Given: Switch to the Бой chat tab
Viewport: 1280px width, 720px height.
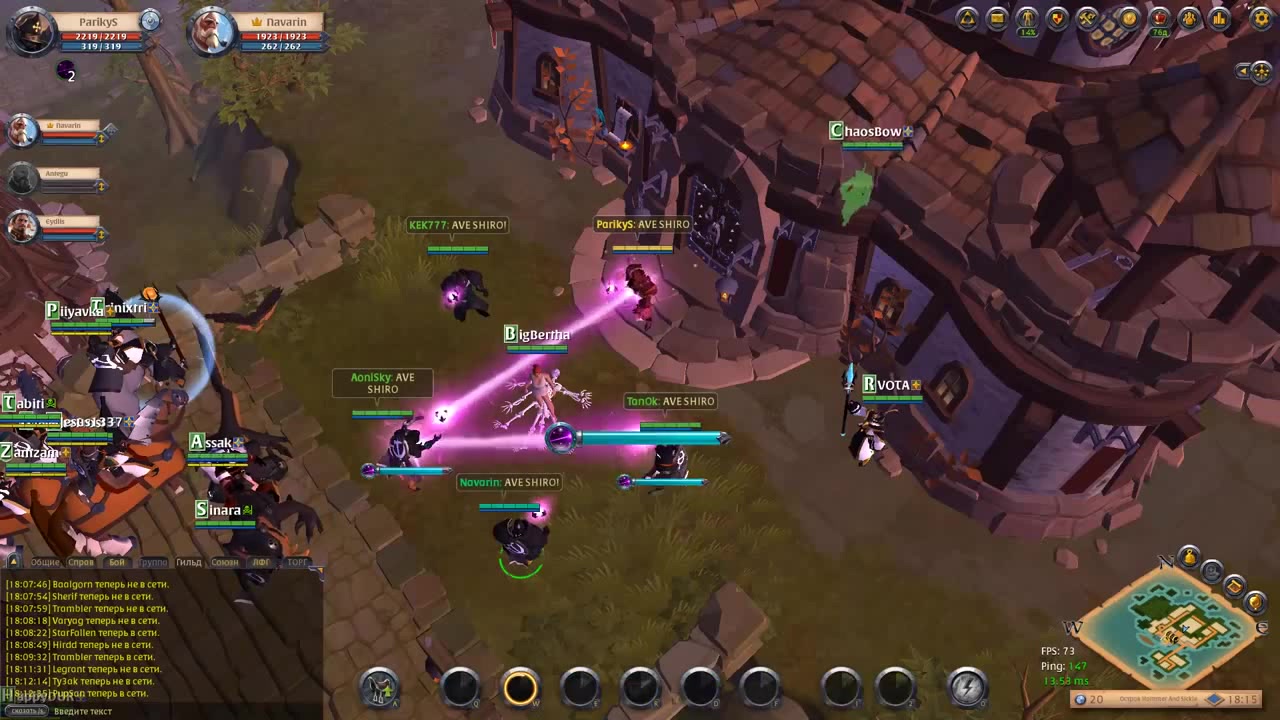Looking at the screenshot, I should click(x=117, y=563).
